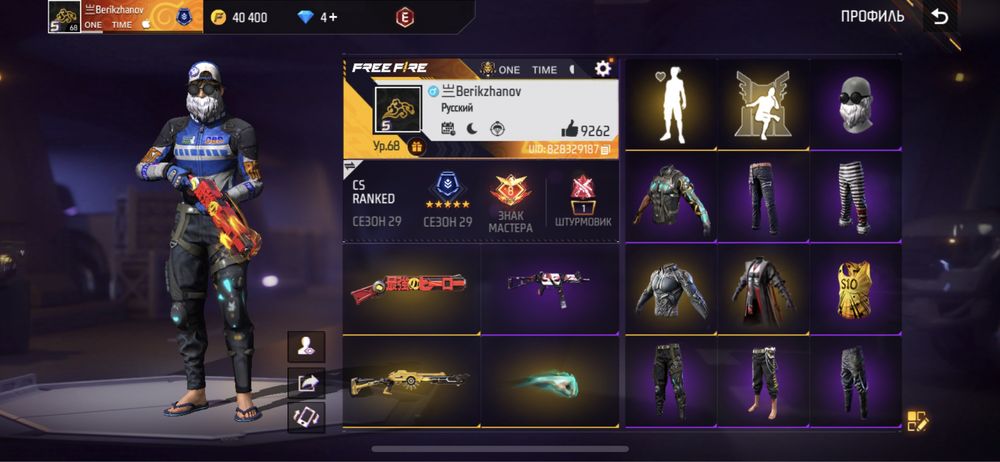This screenshot has width=1000, height=462.
Task: Open the character silhouette button
Action: pyautogui.click(x=306, y=346)
